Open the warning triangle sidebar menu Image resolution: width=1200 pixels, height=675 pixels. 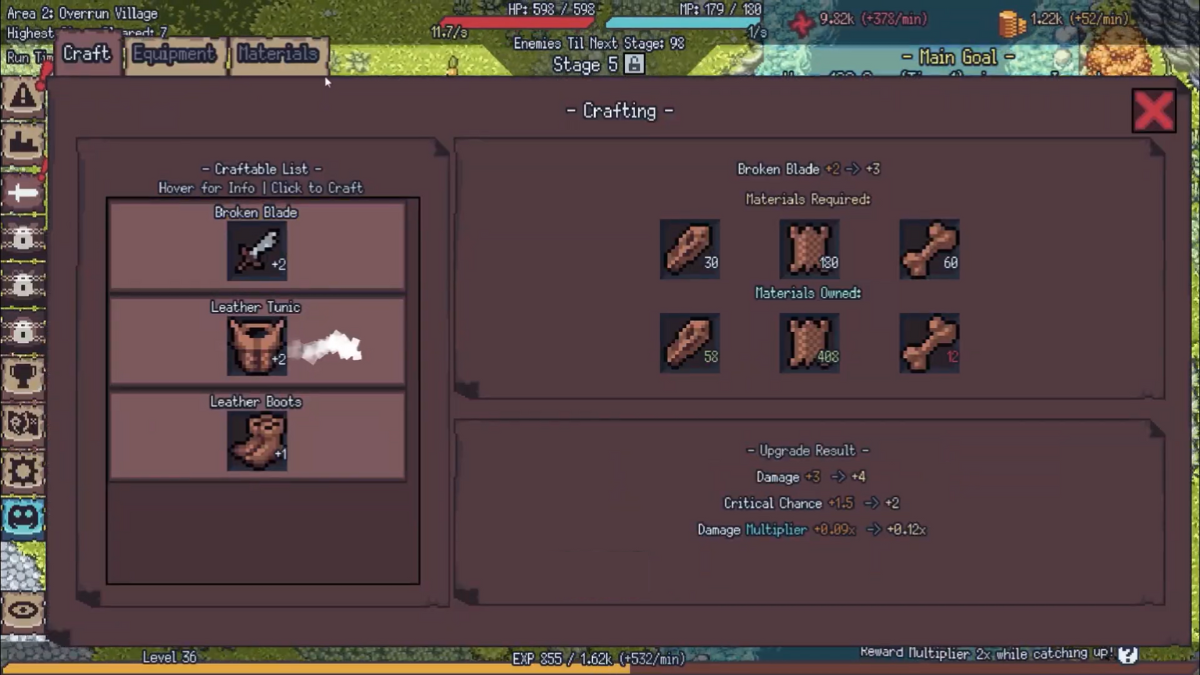(x=22, y=98)
